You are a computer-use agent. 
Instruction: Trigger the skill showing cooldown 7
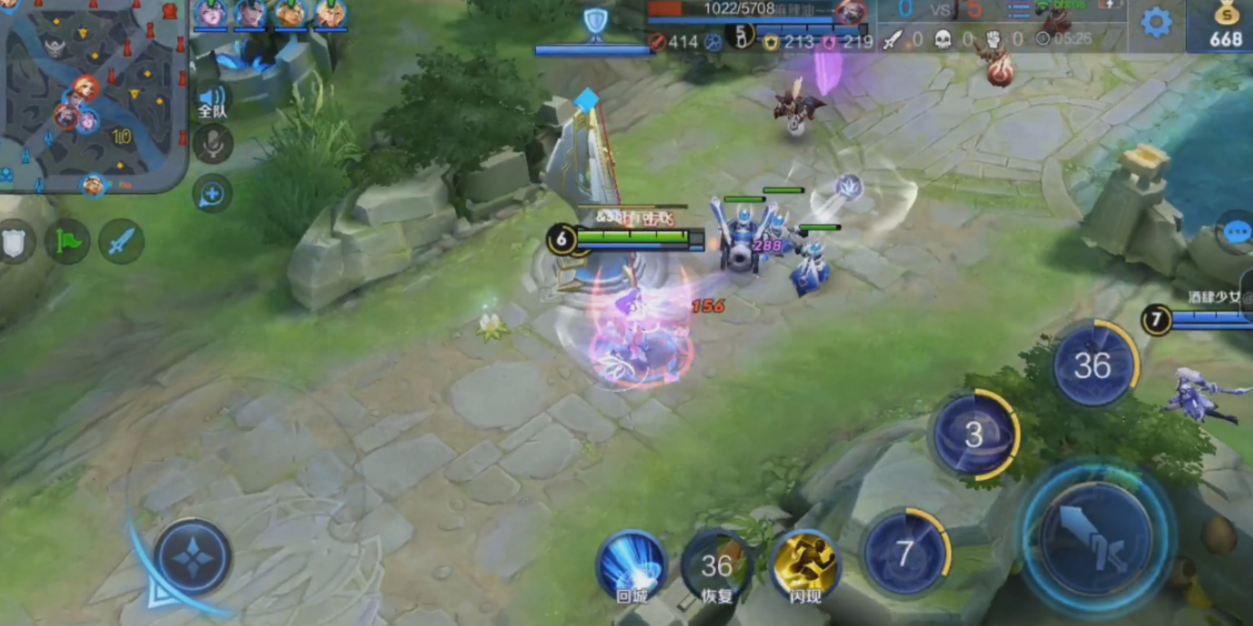coord(905,553)
